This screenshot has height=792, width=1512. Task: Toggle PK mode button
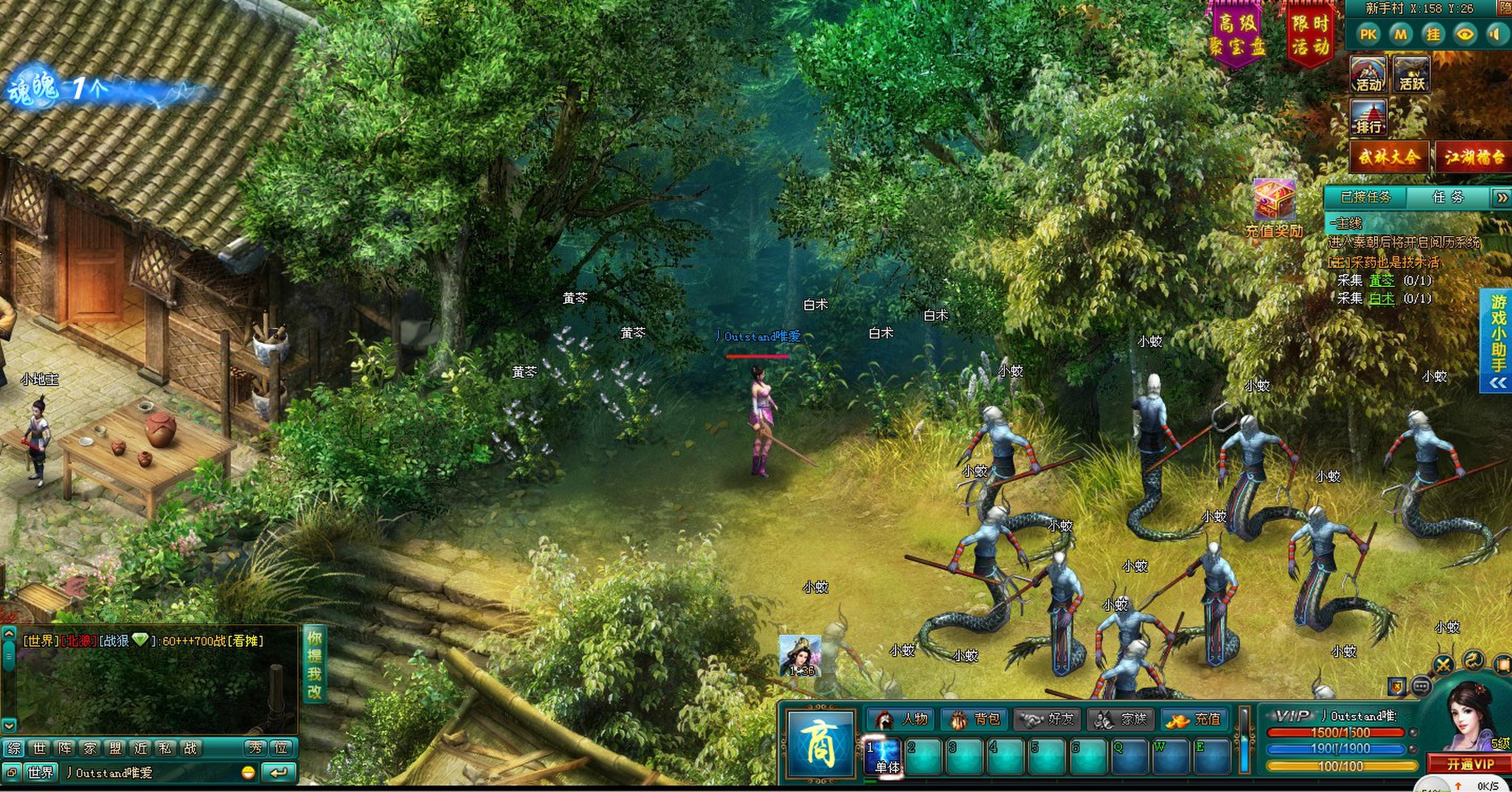(1368, 35)
